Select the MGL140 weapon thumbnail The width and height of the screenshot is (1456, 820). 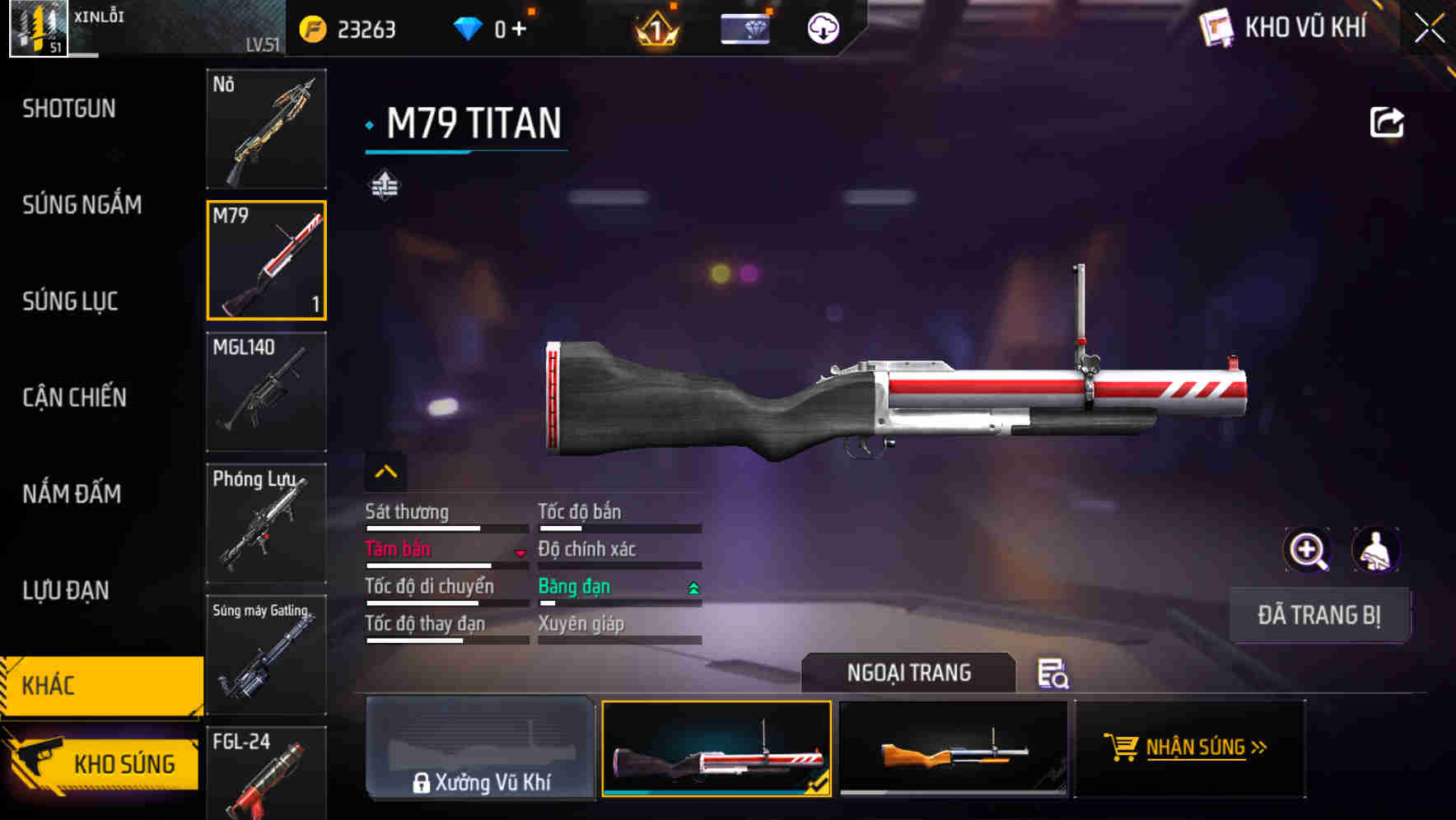pos(266,393)
